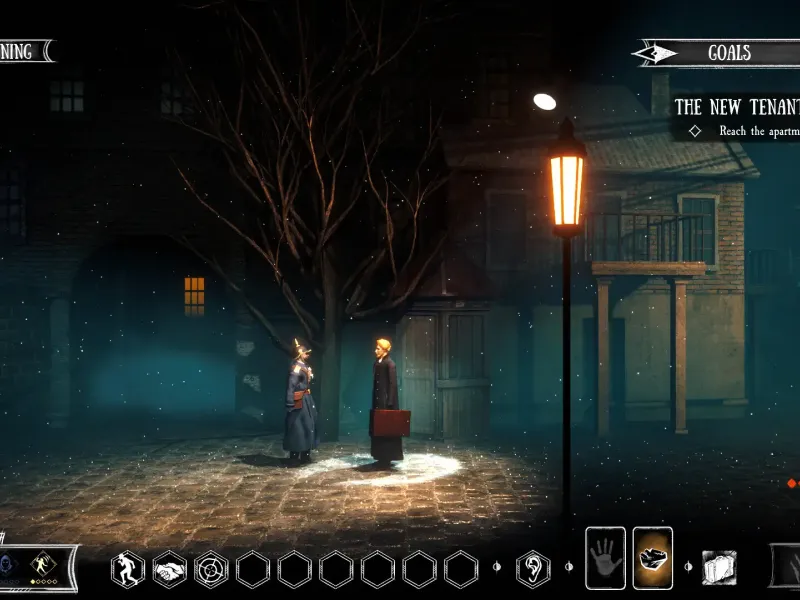Screen dimensions: 800x600
Task: Pick the orange highlighted item card
Action: 653,558
